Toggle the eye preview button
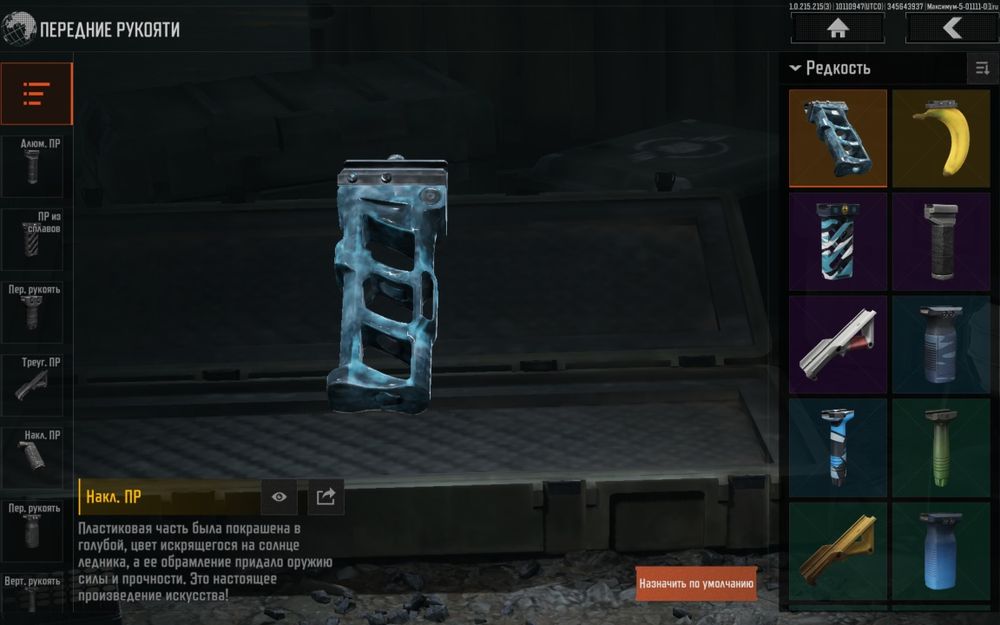This screenshot has height=625, width=1000. click(279, 497)
